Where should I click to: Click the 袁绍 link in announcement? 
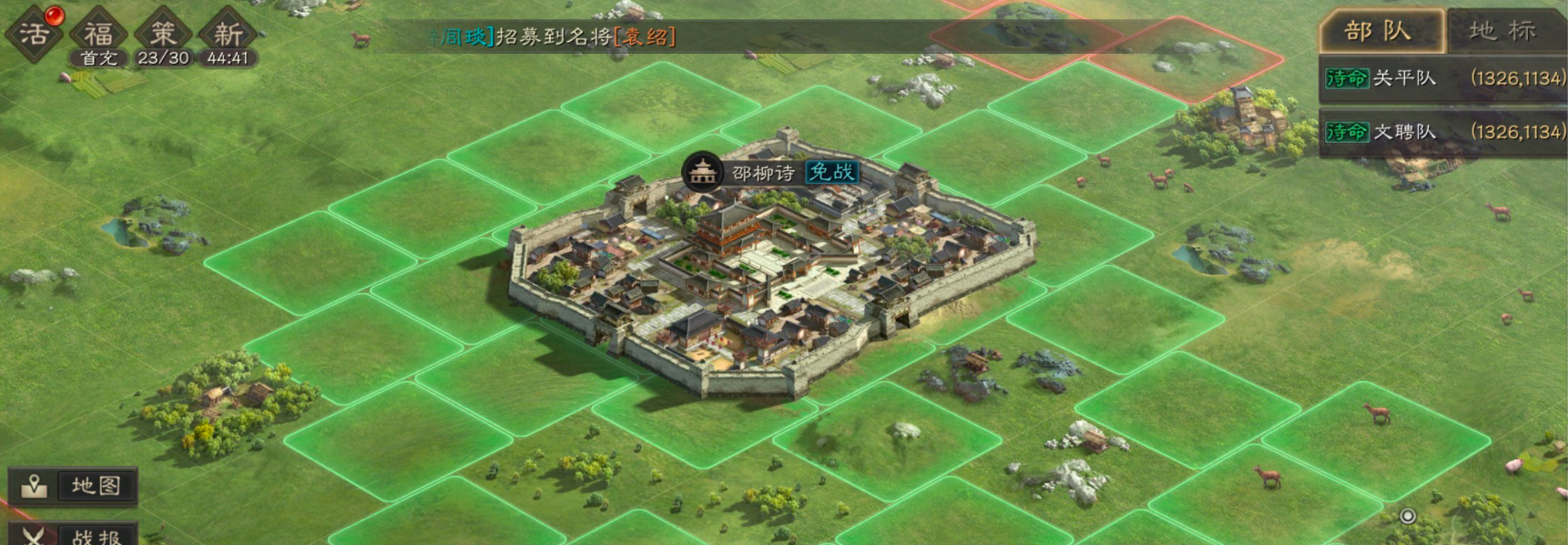645,37
